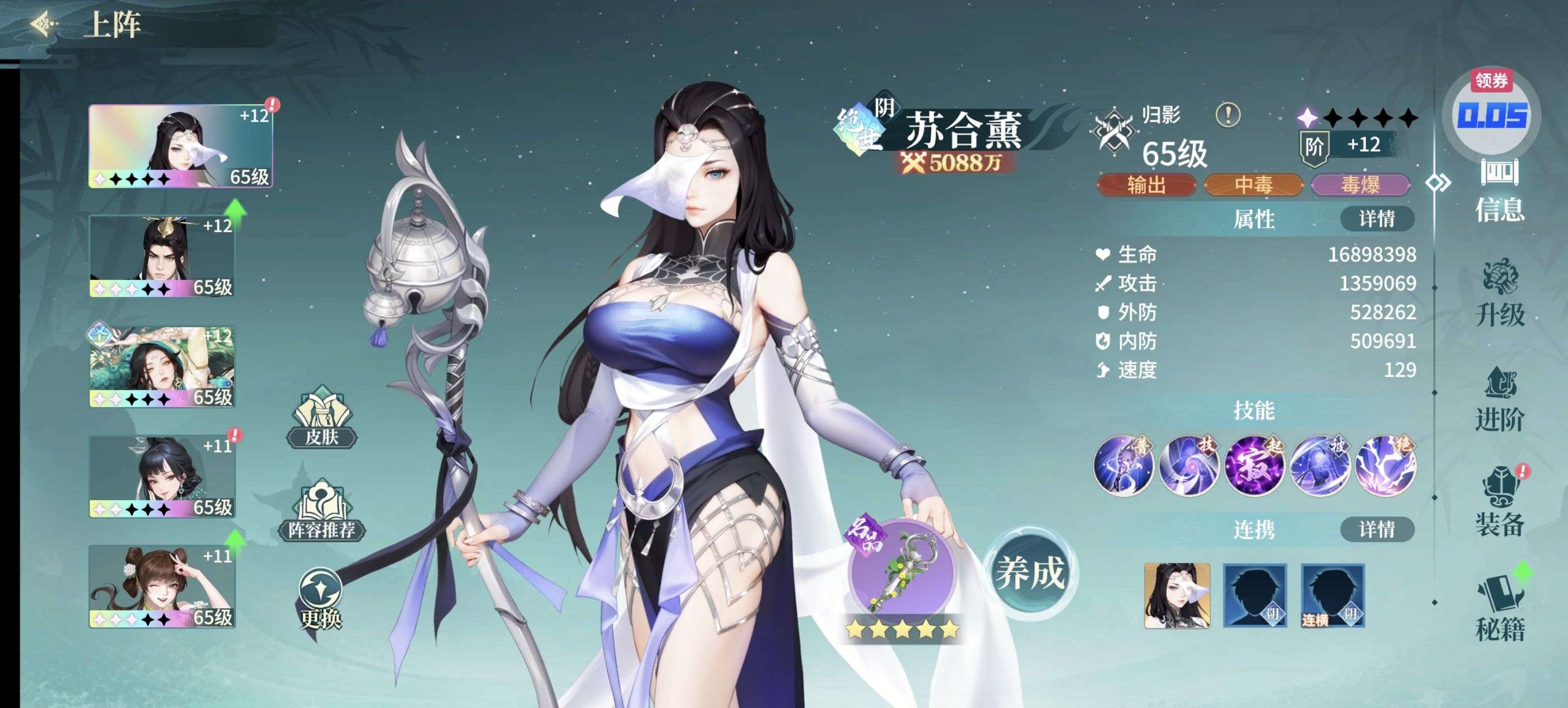
Task: Select the 连横 link partner slot
Action: pyautogui.click(x=1332, y=595)
